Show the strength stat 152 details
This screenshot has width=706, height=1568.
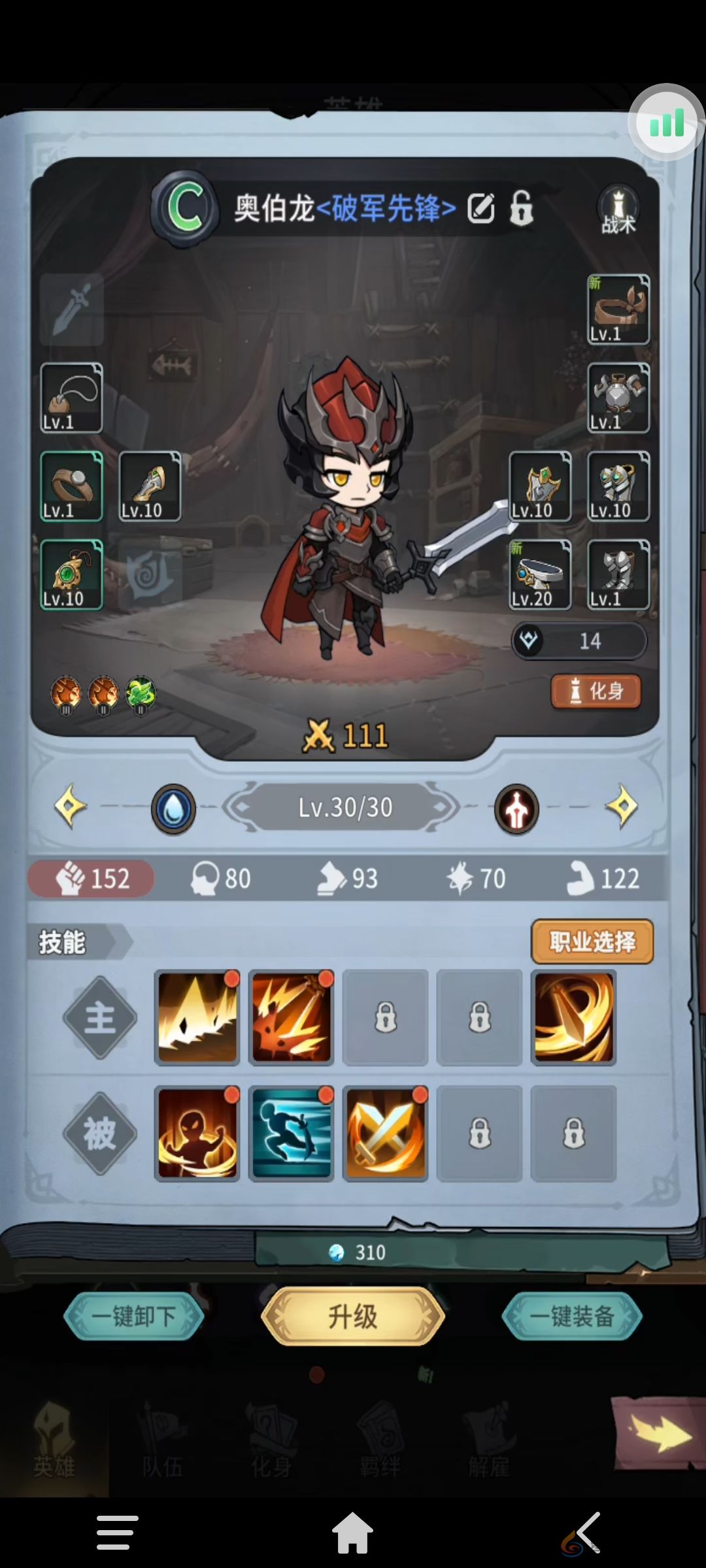click(x=92, y=878)
